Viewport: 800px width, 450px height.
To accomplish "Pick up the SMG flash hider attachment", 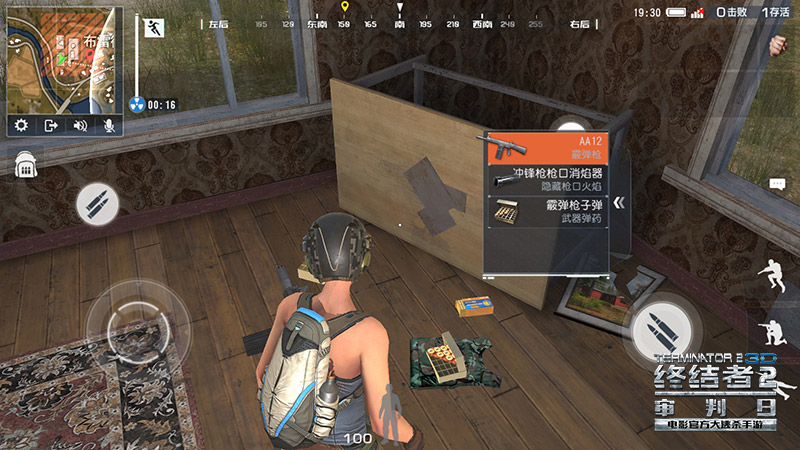I will click(x=547, y=179).
